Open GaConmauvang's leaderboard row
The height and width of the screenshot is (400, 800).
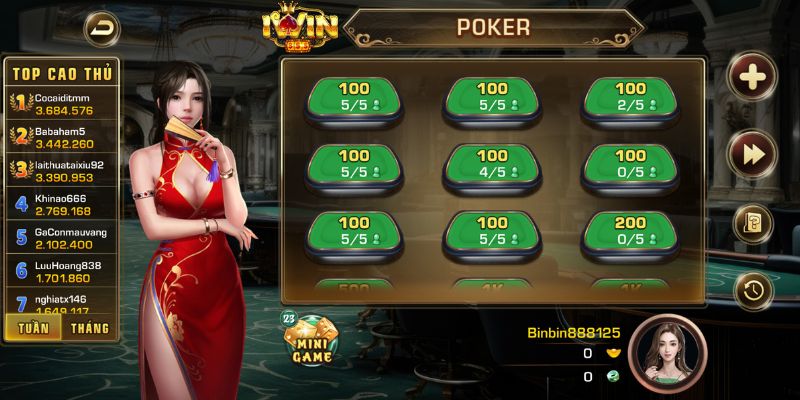pyautogui.click(x=62, y=238)
